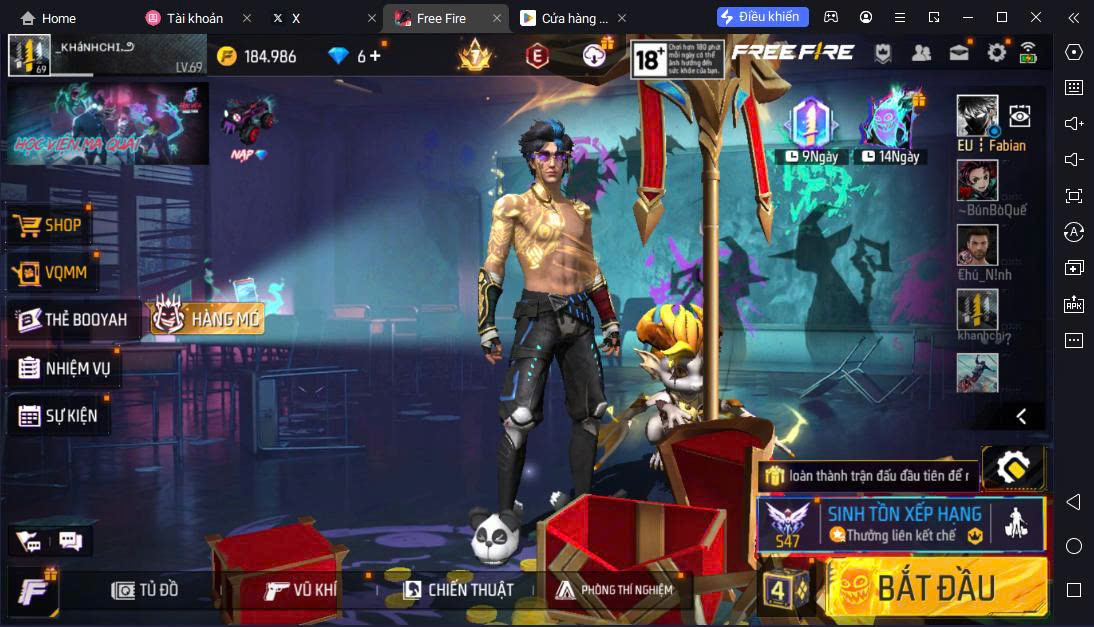
Task: Open the Vũ Khí weapons tab
Action: tap(301, 590)
